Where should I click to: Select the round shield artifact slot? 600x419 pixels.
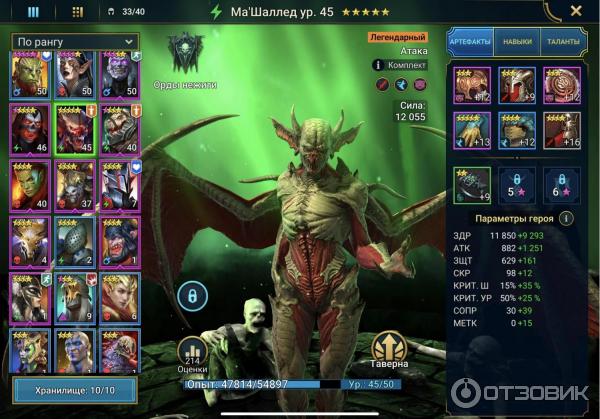pos(561,85)
